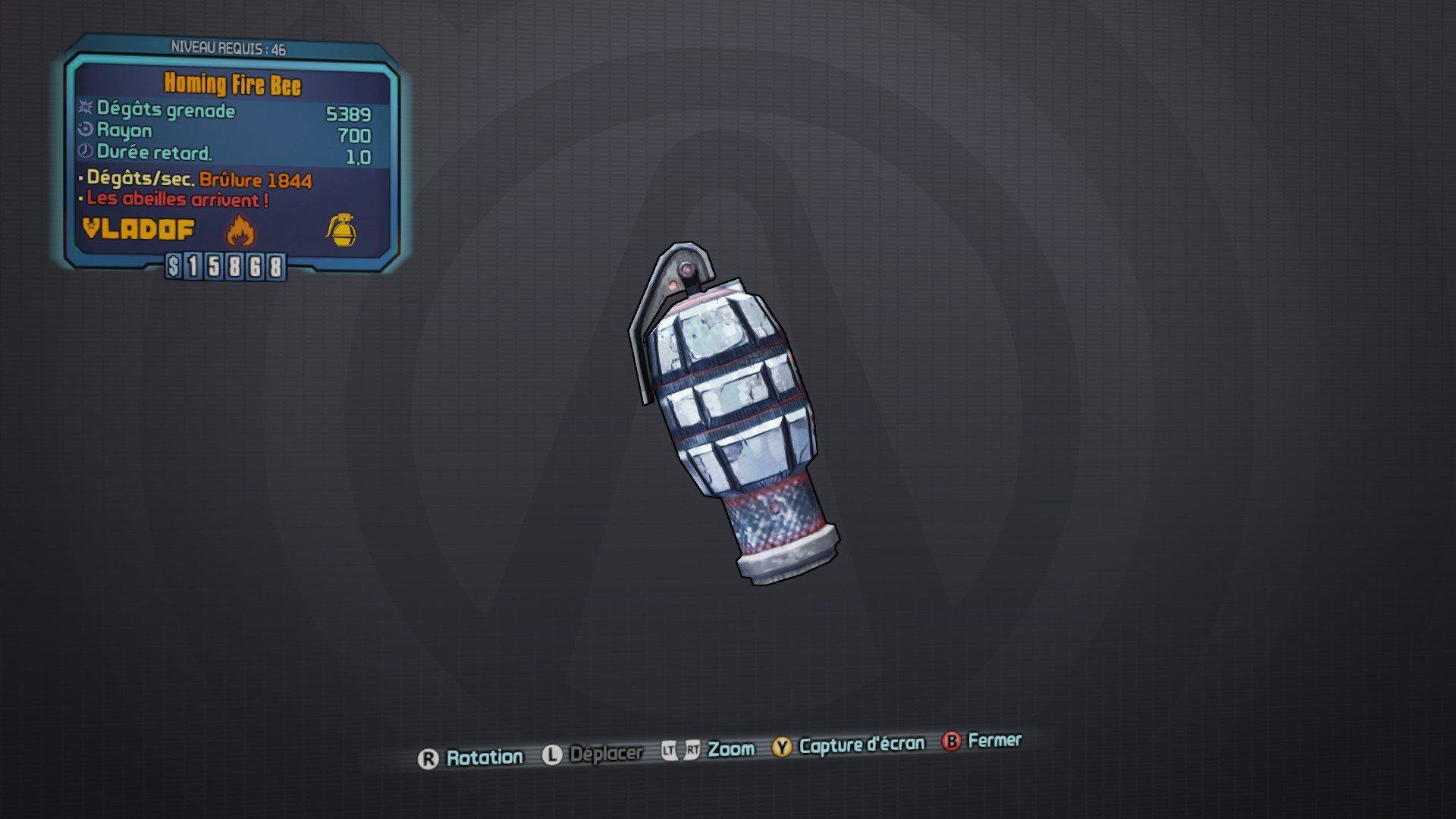Click the red B button icon
This screenshot has height=819, width=1456.
(x=950, y=742)
